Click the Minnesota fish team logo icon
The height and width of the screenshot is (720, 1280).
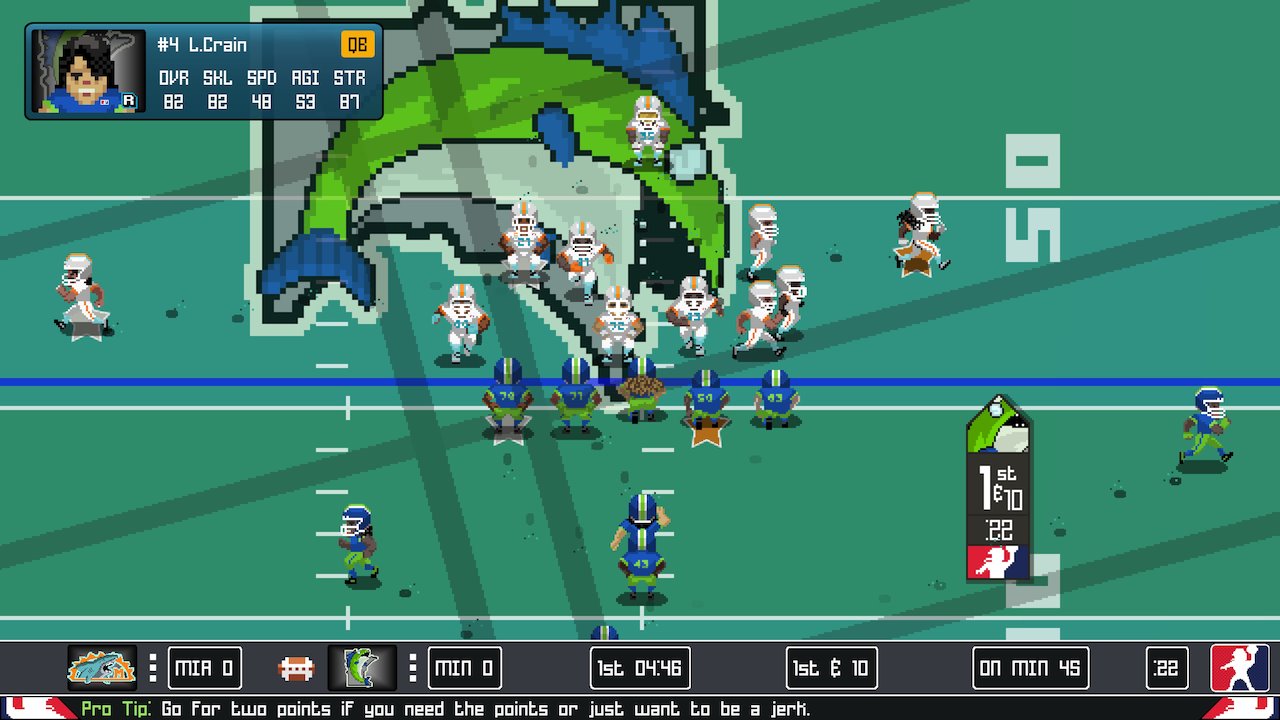(x=362, y=668)
